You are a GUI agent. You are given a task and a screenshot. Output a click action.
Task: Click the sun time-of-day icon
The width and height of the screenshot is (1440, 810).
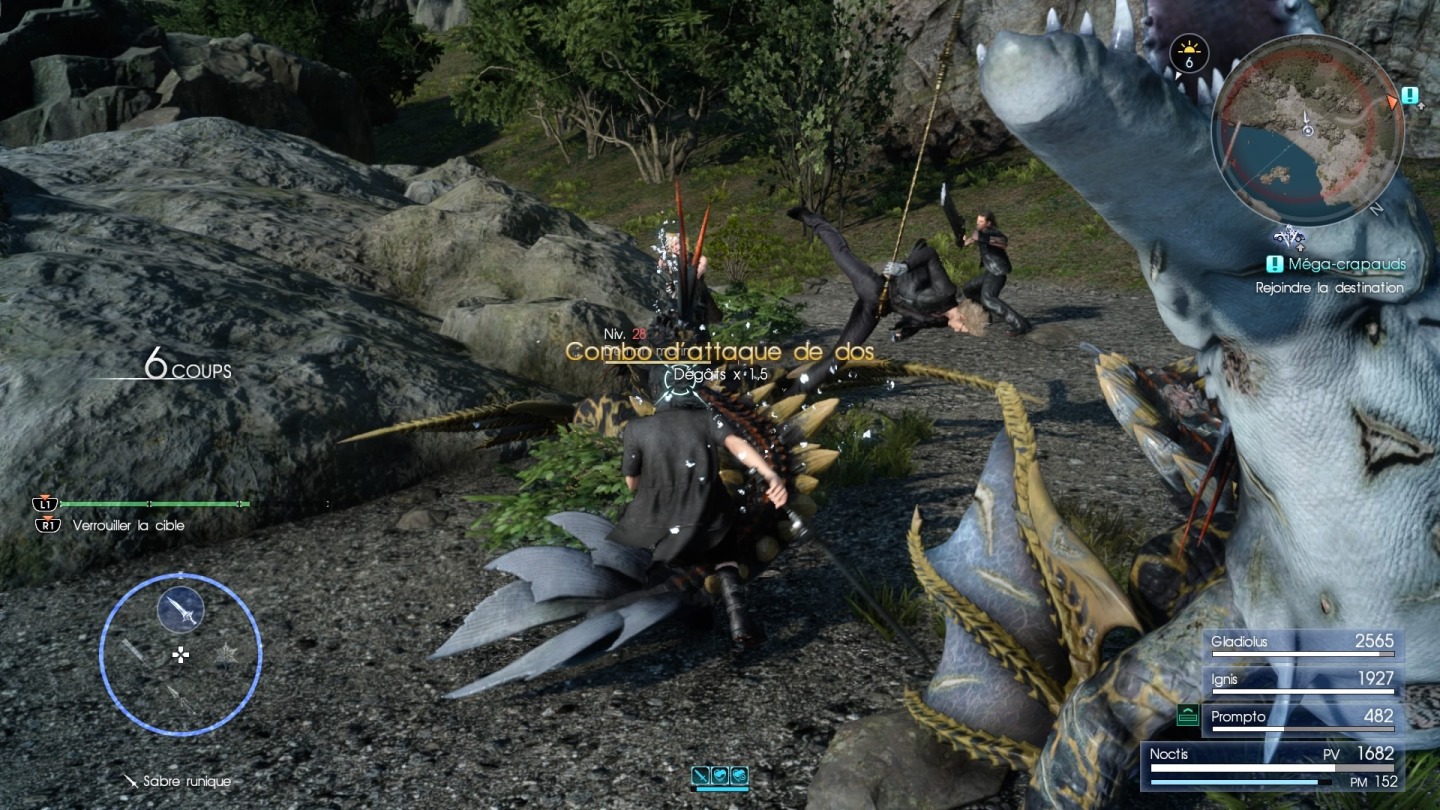1189,52
